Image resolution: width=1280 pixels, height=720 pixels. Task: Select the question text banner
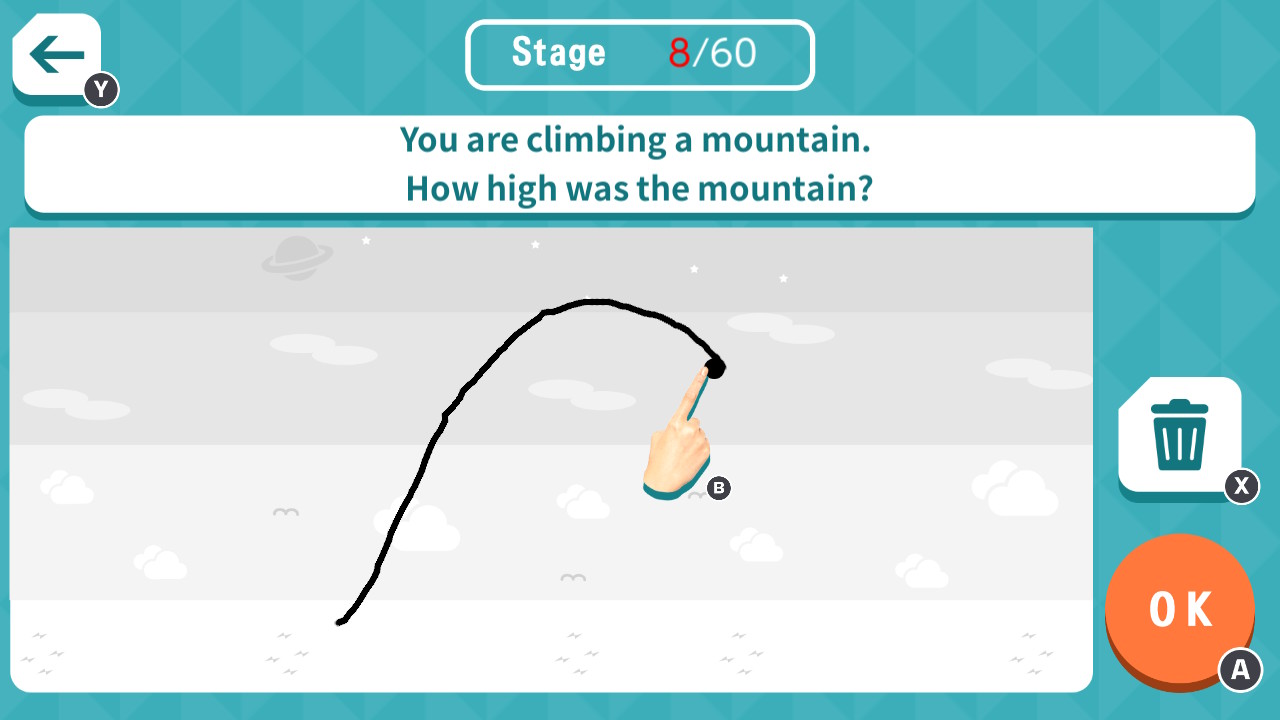[639, 163]
